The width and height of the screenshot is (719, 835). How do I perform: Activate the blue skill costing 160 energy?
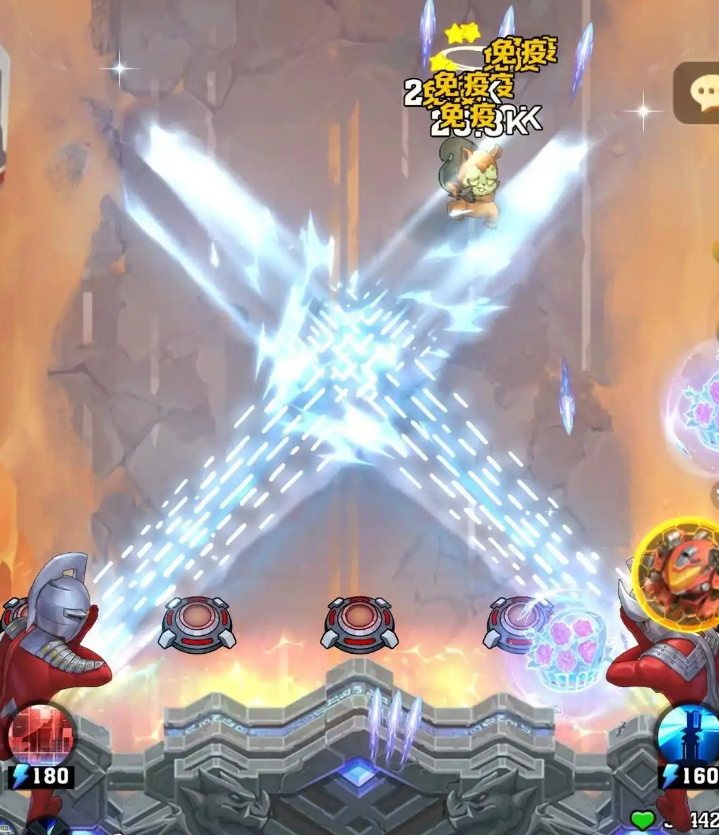point(691,737)
